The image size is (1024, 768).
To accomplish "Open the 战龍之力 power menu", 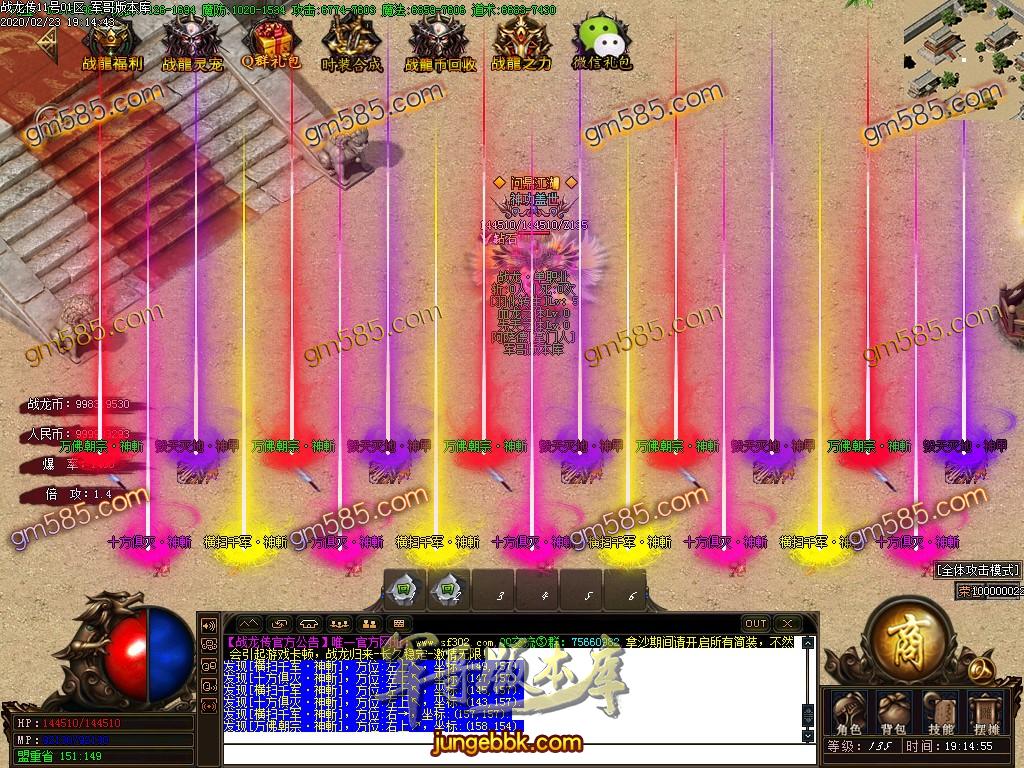I will pos(520,40).
